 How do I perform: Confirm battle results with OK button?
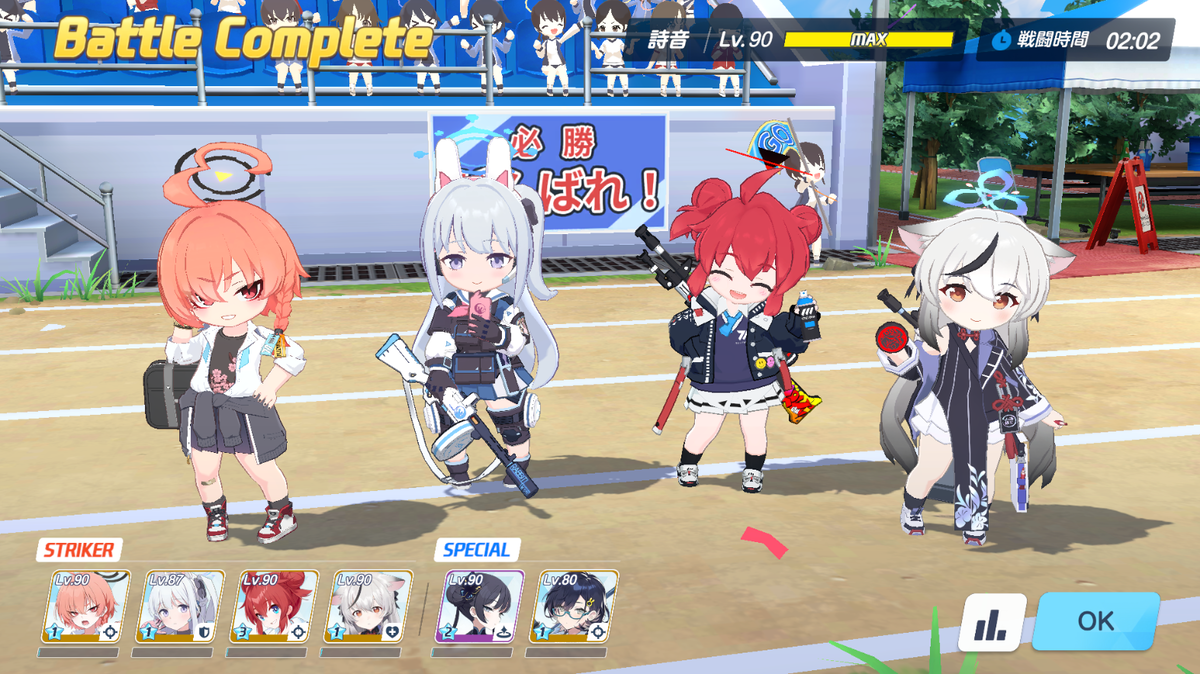click(x=1095, y=621)
